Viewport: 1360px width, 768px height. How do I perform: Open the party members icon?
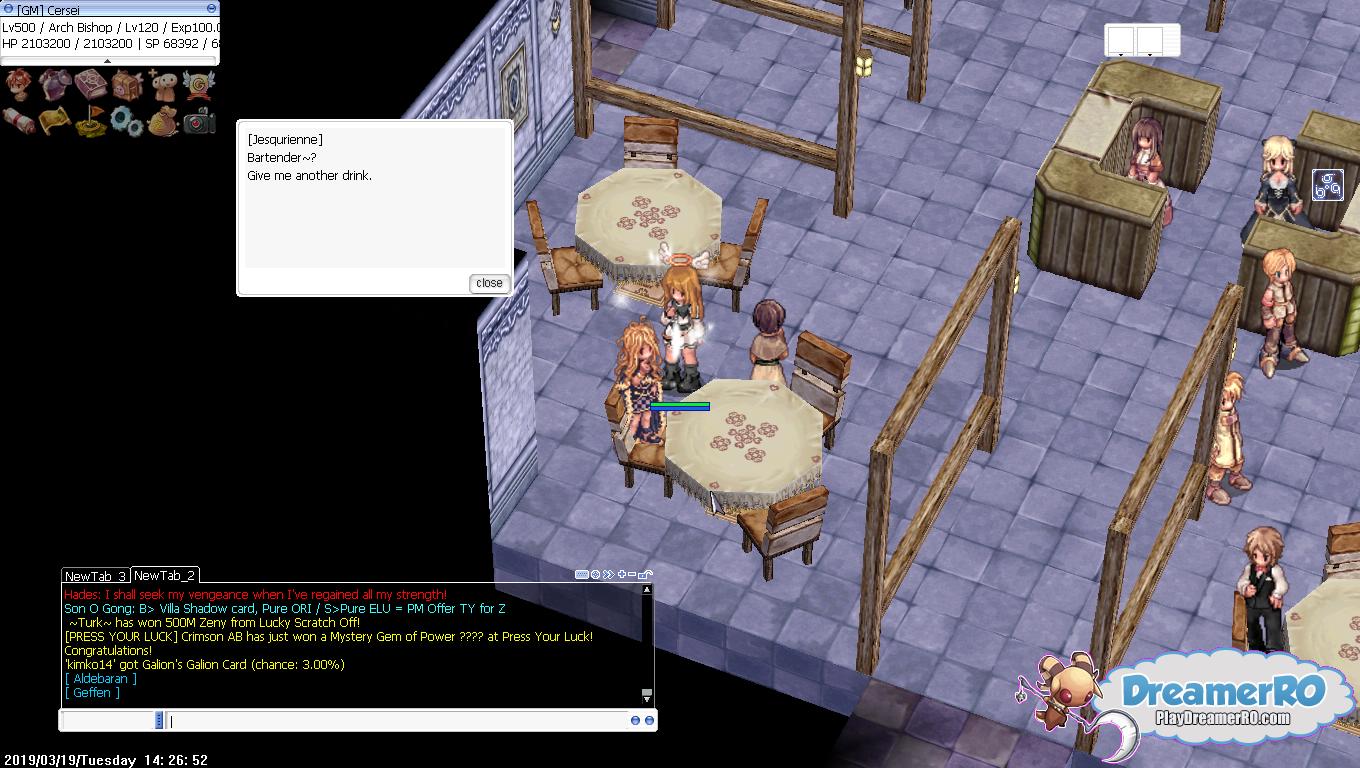coord(163,86)
